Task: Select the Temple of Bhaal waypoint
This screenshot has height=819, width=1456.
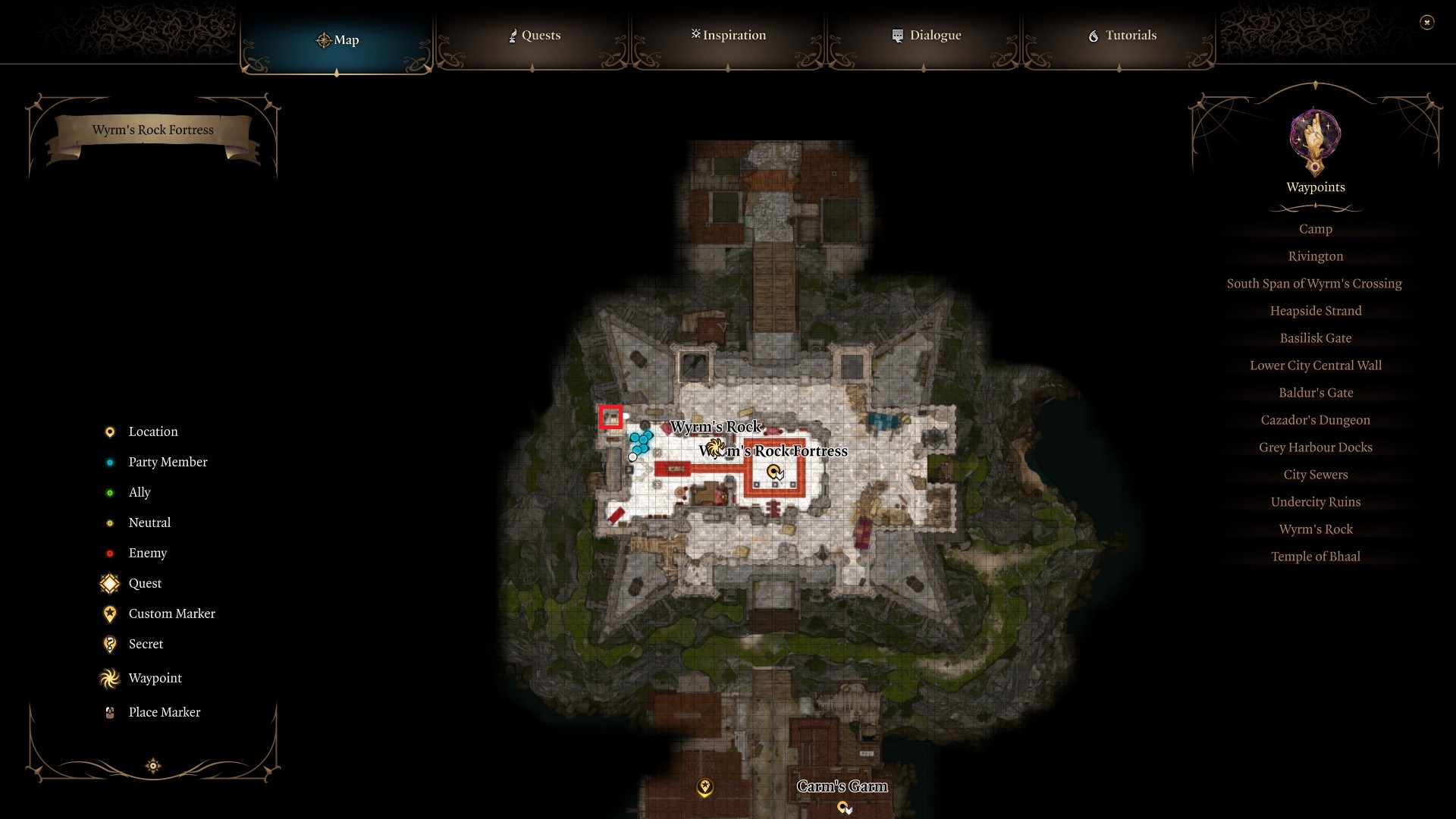Action: [x=1316, y=556]
